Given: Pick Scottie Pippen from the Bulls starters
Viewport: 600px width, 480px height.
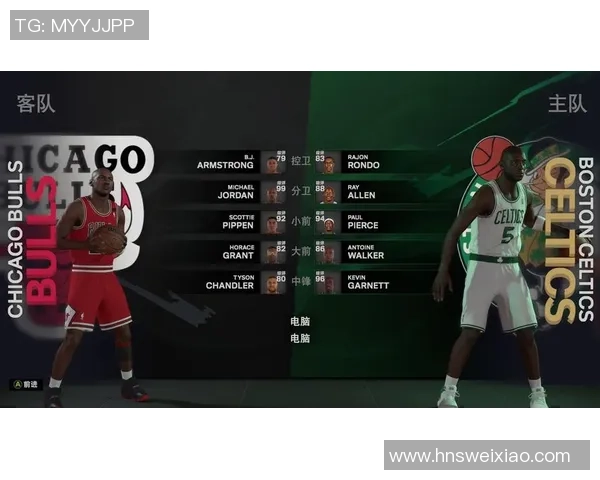Looking at the screenshot, I should [226, 221].
